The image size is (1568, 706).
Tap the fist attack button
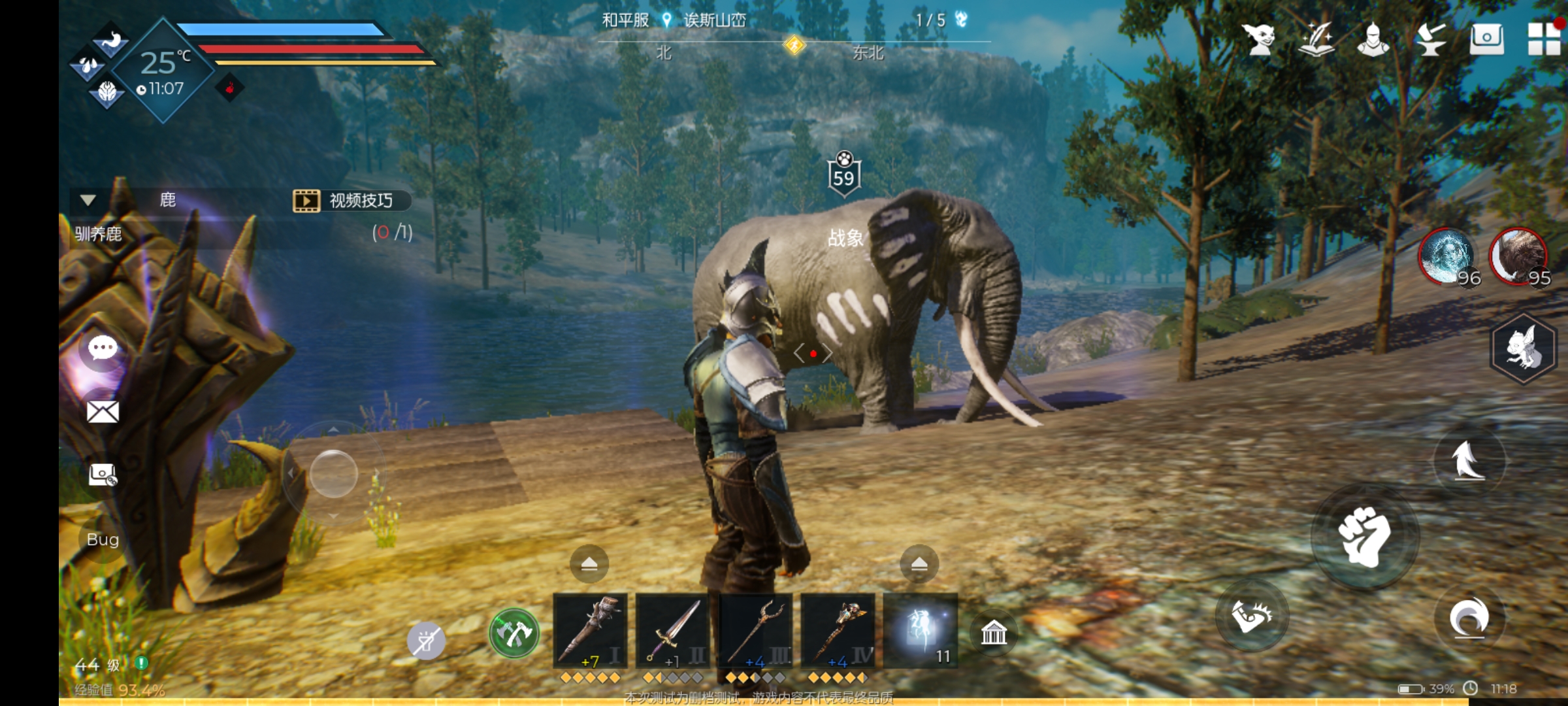pyautogui.click(x=1364, y=536)
